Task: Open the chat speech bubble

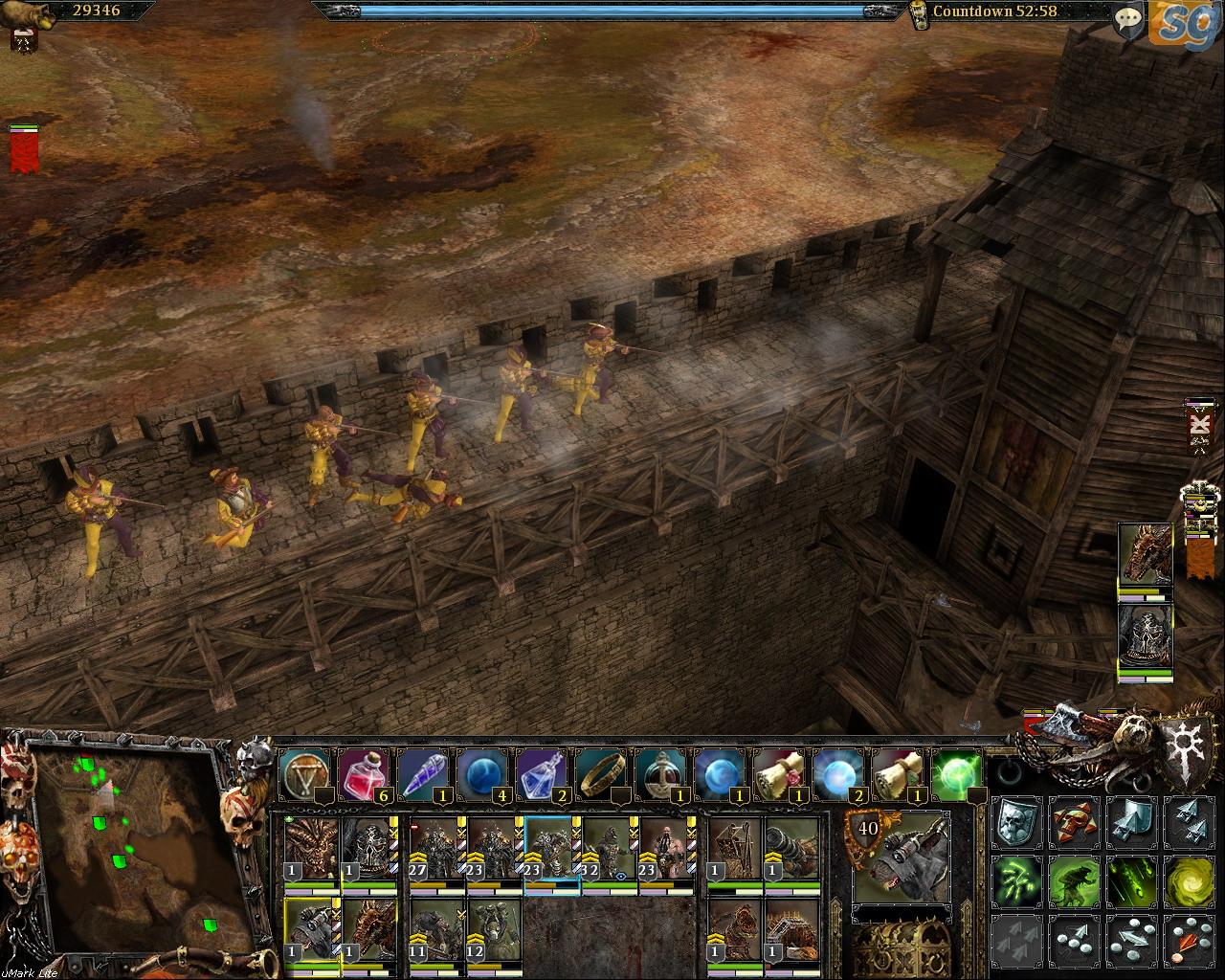Action: coord(1129,19)
